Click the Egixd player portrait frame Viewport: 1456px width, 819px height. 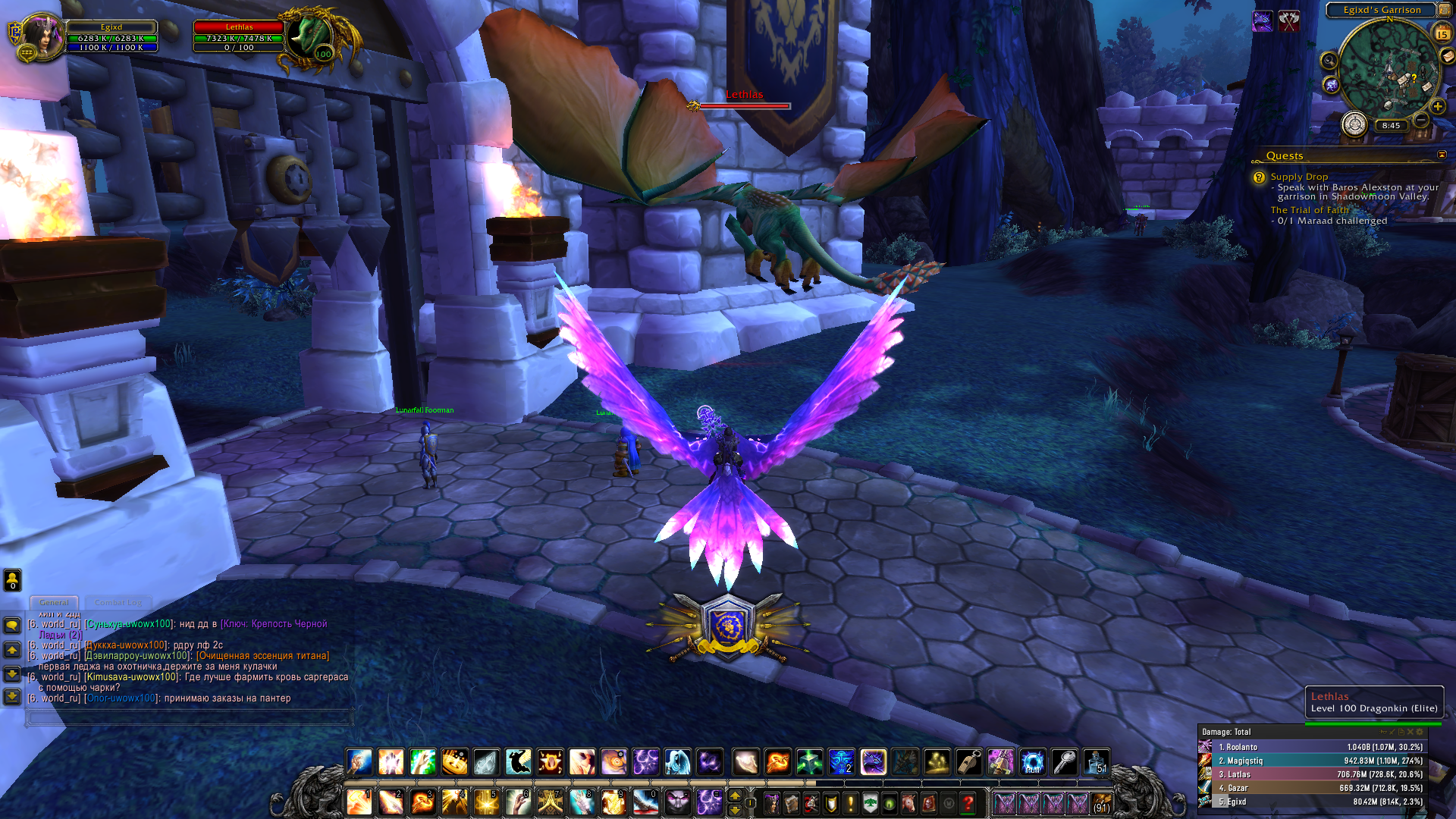pos(42,36)
